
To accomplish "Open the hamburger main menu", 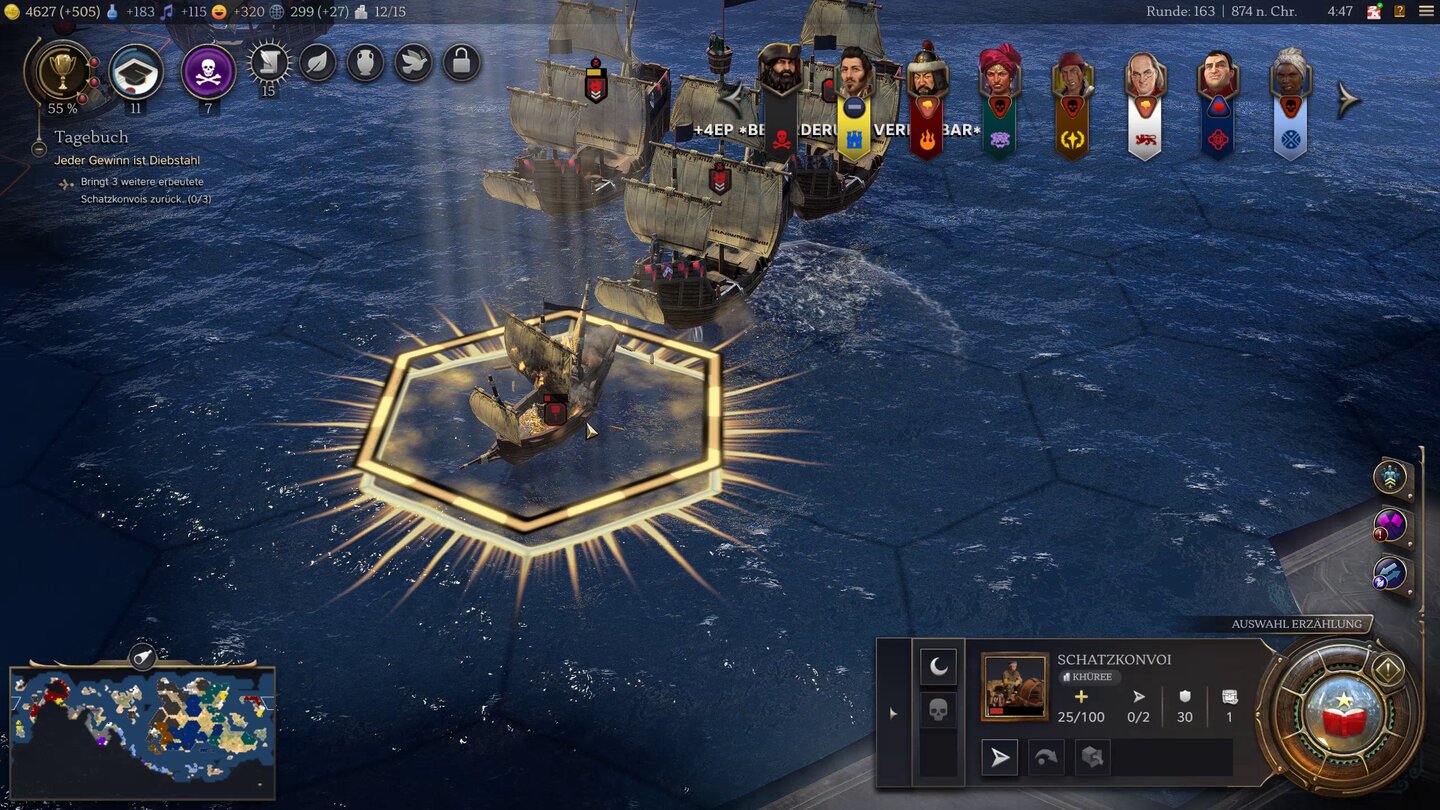I will point(1425,12).
